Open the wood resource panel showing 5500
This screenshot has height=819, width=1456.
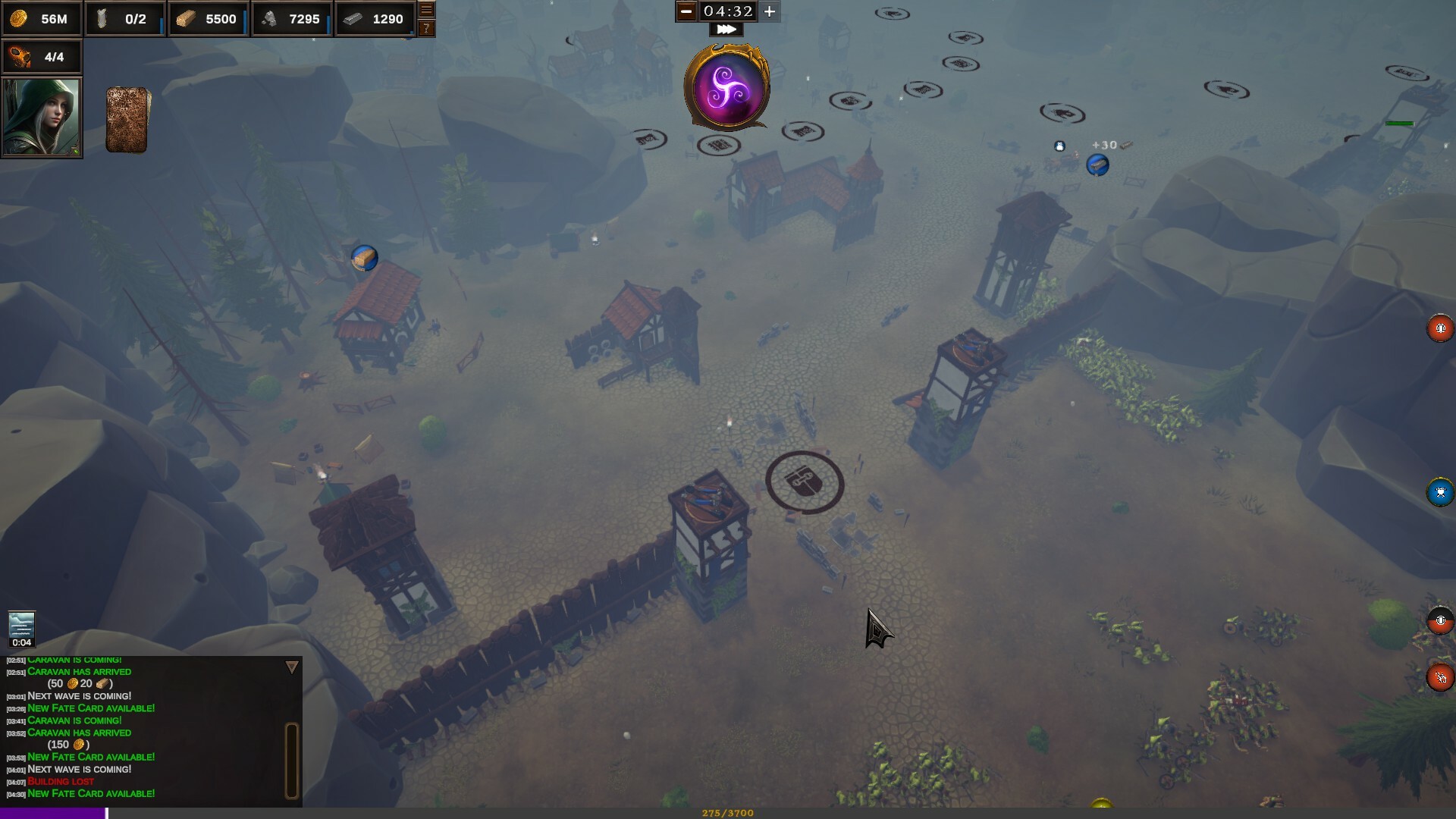(207, 19)
